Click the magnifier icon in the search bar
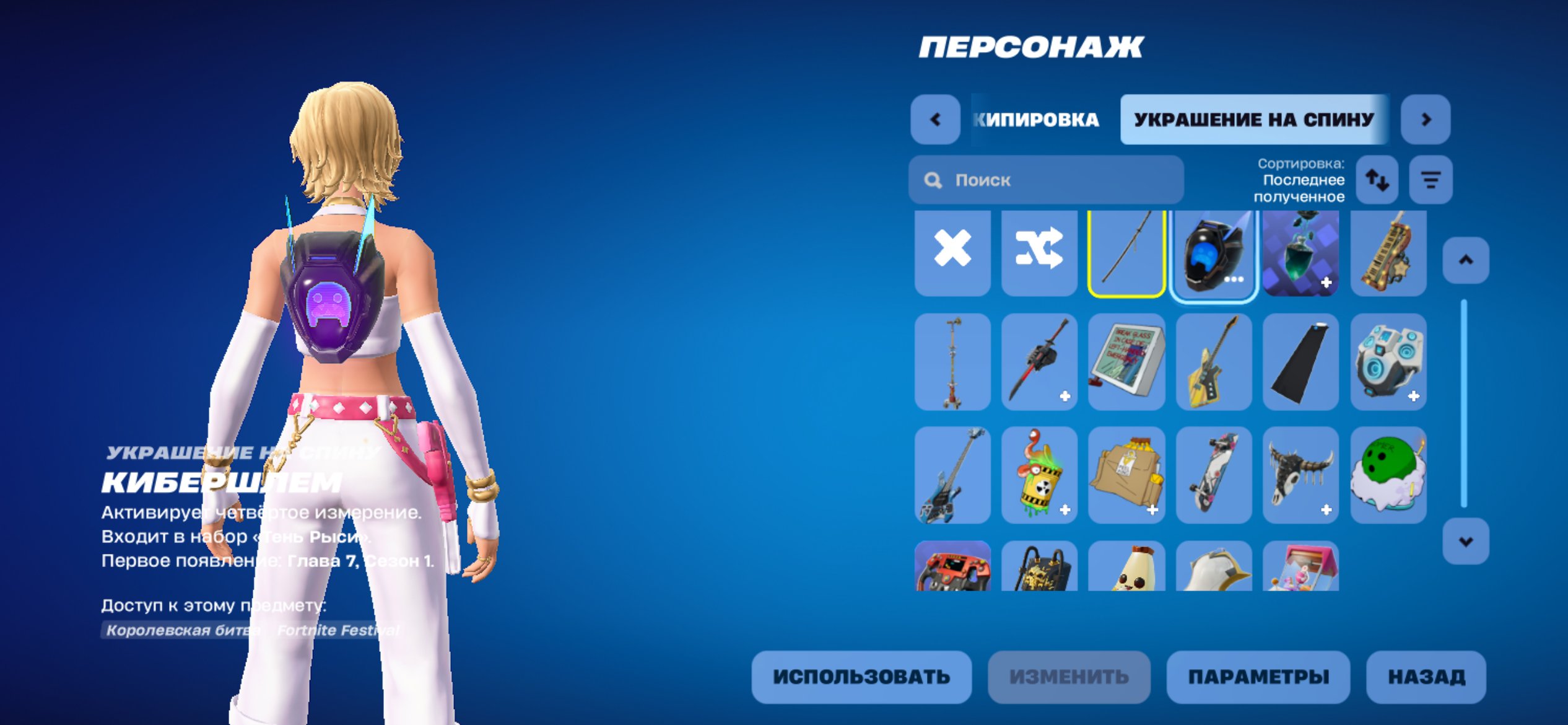 932,180
